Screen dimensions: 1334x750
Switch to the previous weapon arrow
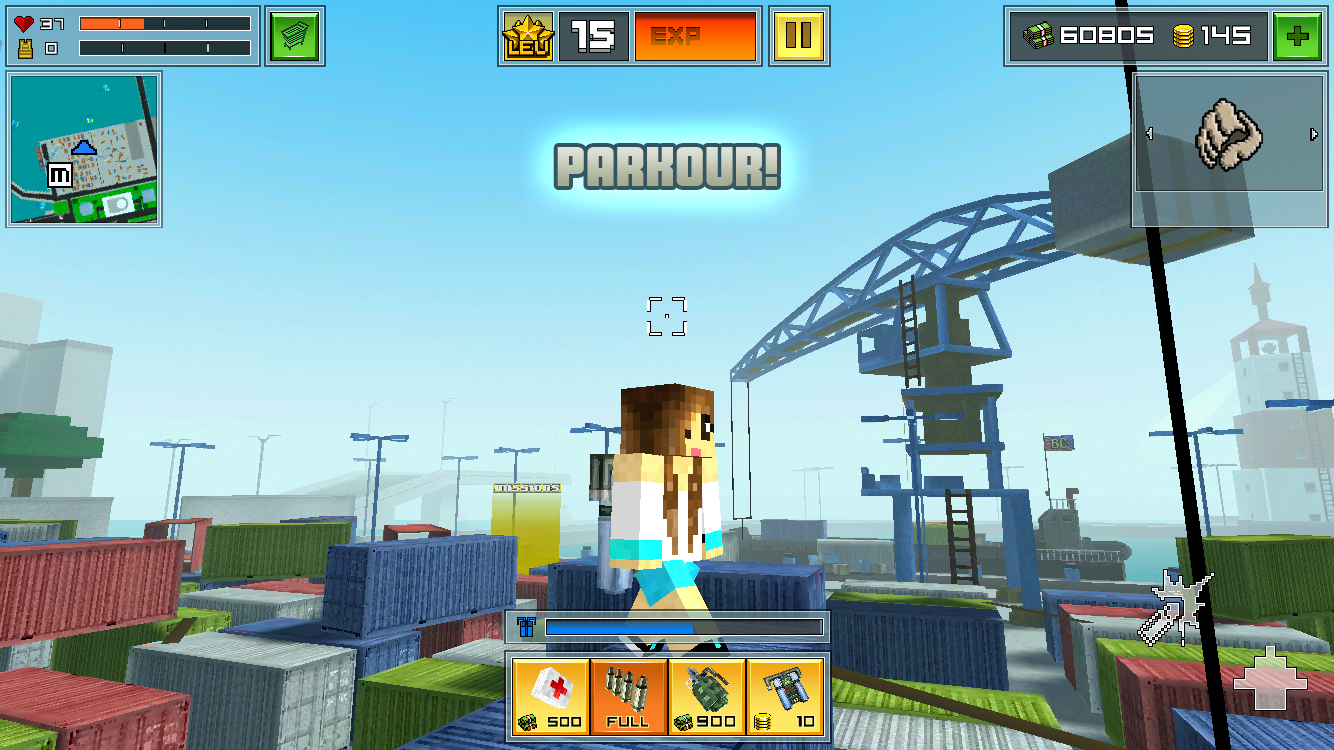coord(1148,134)
